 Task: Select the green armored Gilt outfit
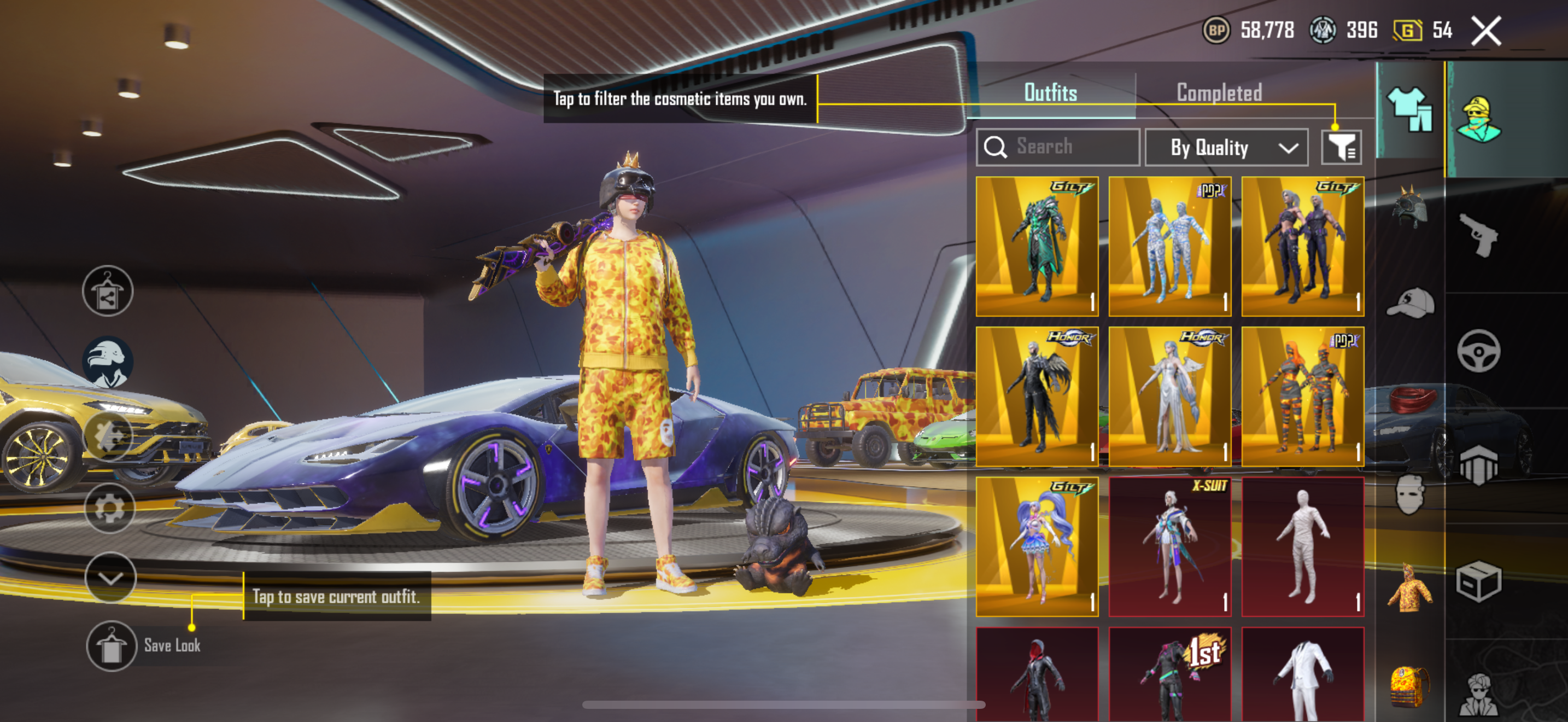(x=1037, y=246)
